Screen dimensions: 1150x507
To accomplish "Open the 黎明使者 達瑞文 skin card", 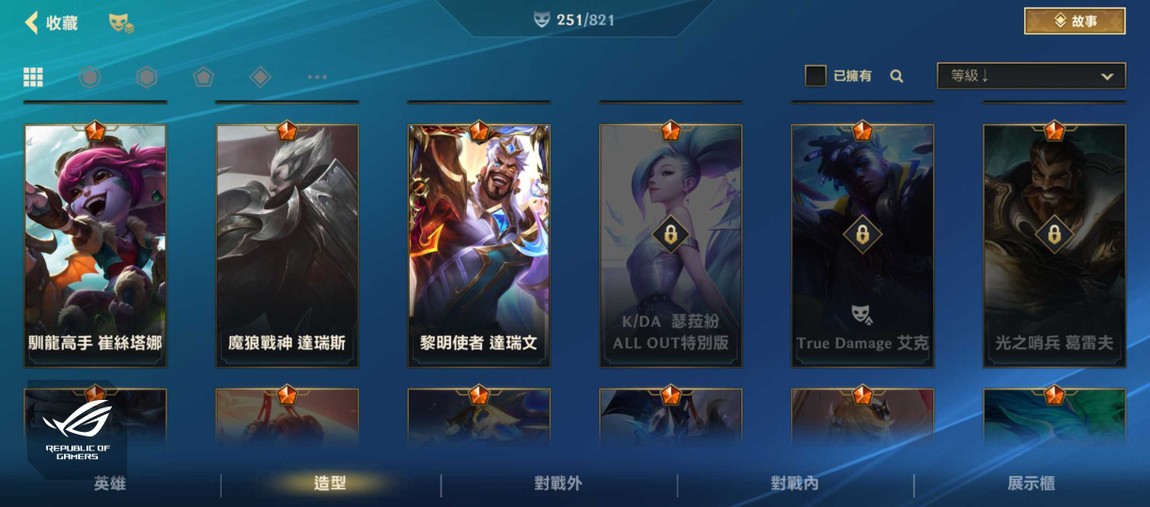I will click(x=479, y=245).
